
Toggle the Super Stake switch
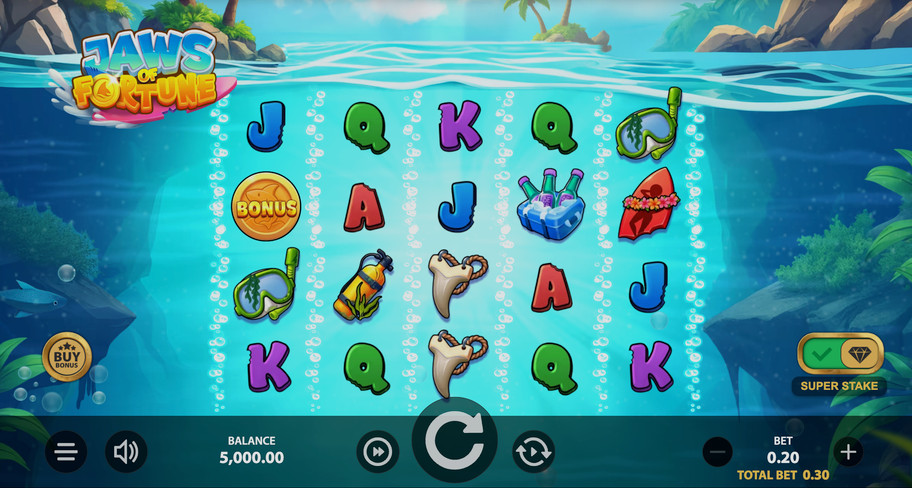840,354
